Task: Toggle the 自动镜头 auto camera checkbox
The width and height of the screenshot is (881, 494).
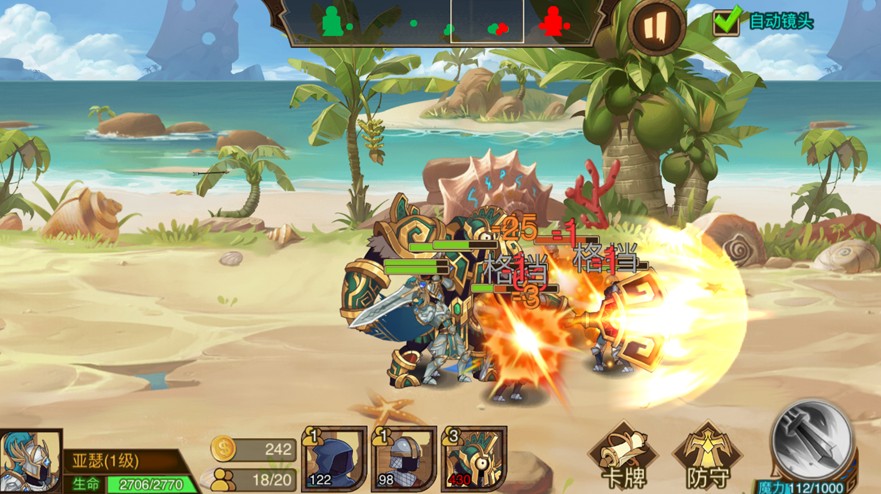Action: pyautogui.click(x=728, y=19)
